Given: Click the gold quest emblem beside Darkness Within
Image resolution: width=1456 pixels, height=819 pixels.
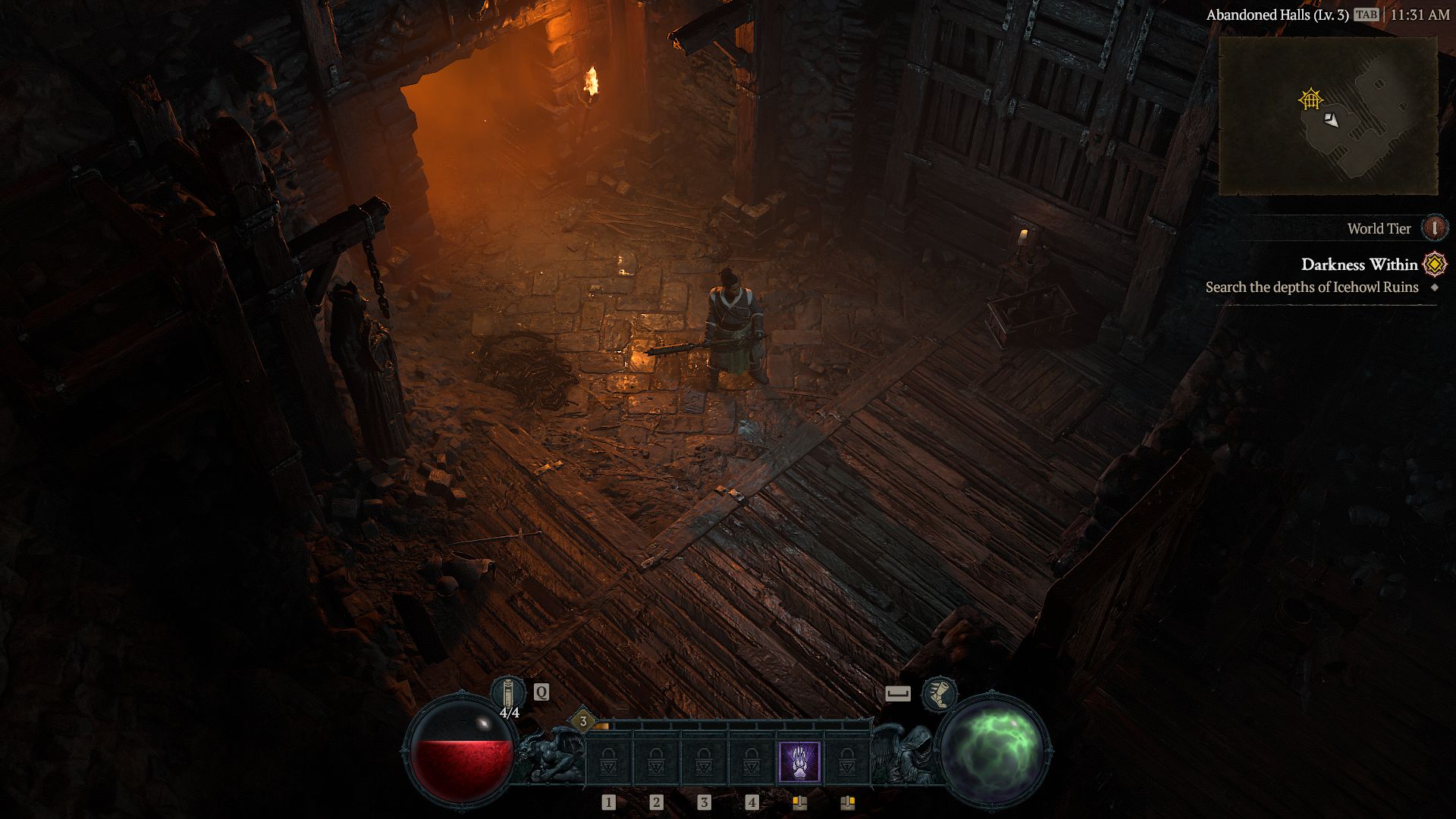Looking at the screenshot, I should [x=1435, y=264].
